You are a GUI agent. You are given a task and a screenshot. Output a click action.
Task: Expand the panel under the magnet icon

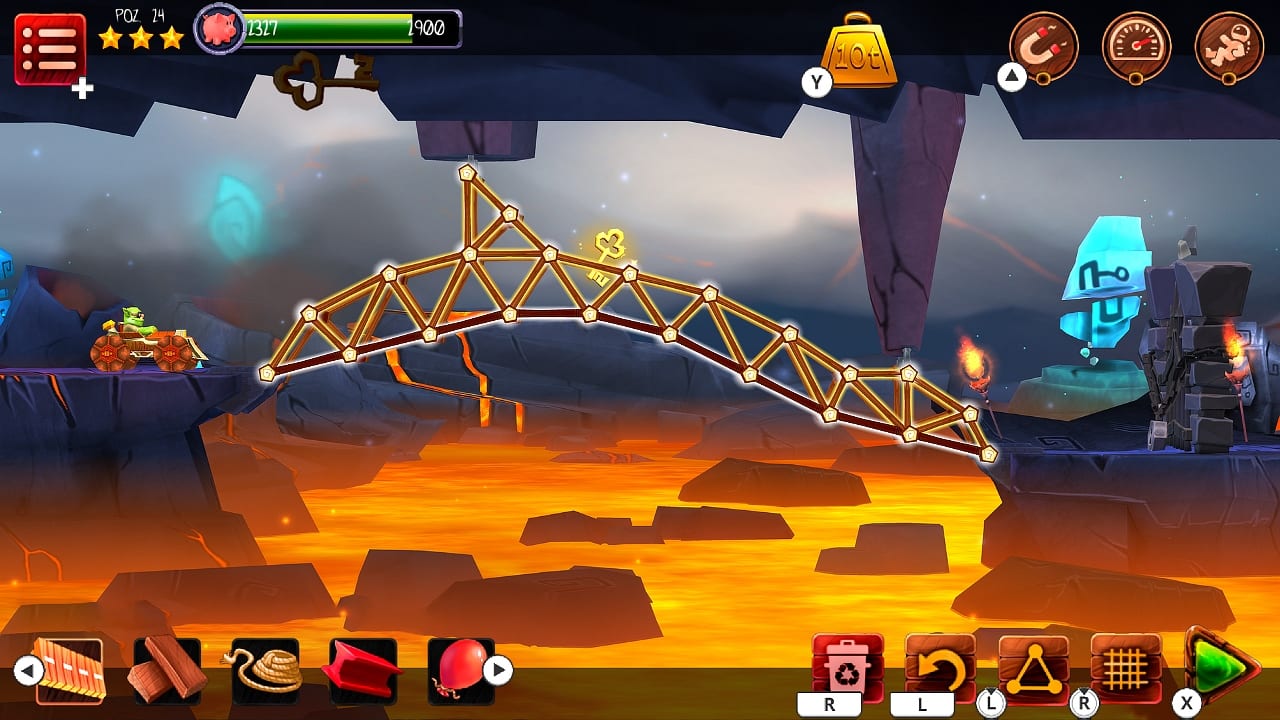(x=1010, y=78)
